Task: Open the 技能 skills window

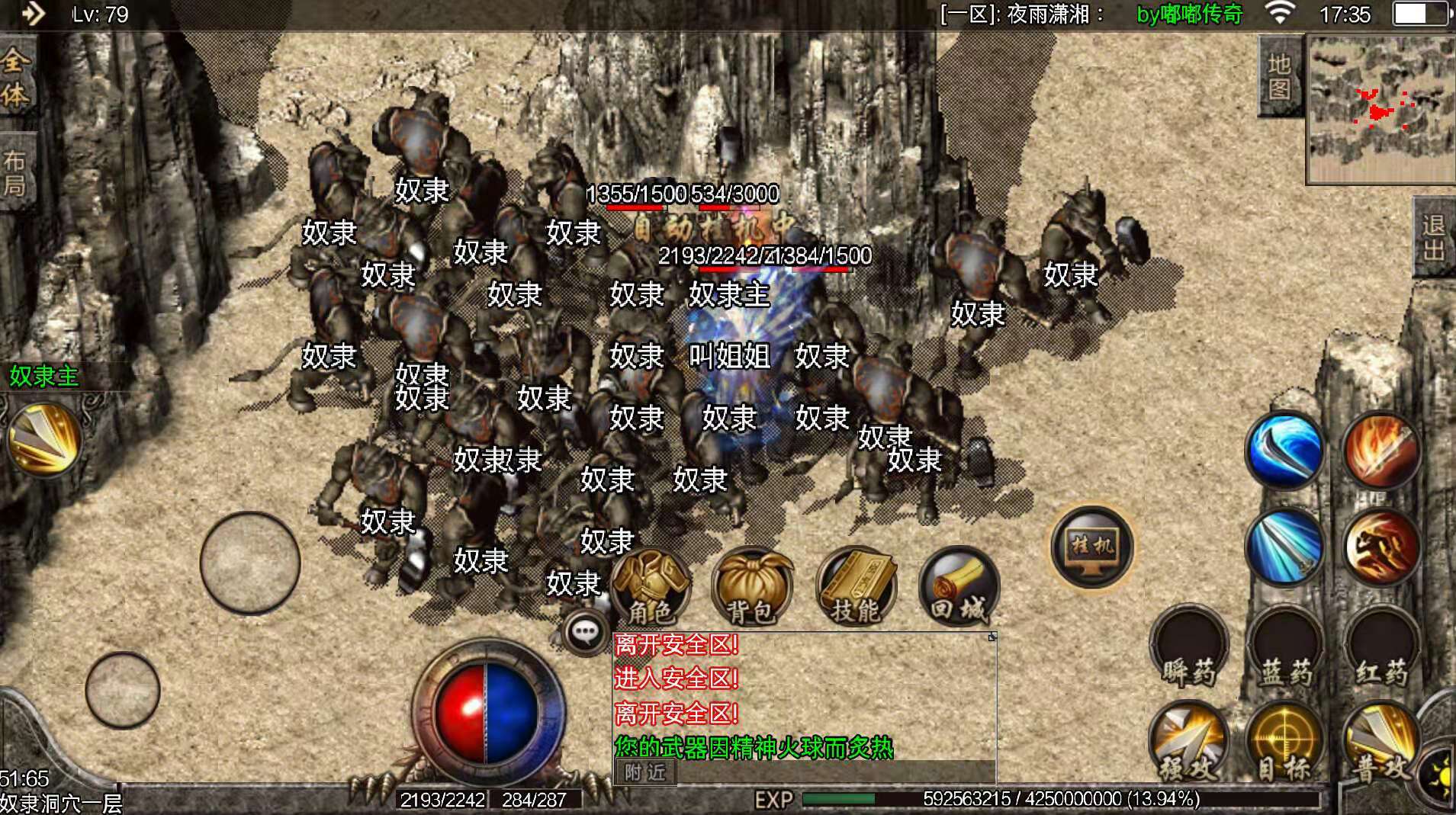Action: point(856,589)
